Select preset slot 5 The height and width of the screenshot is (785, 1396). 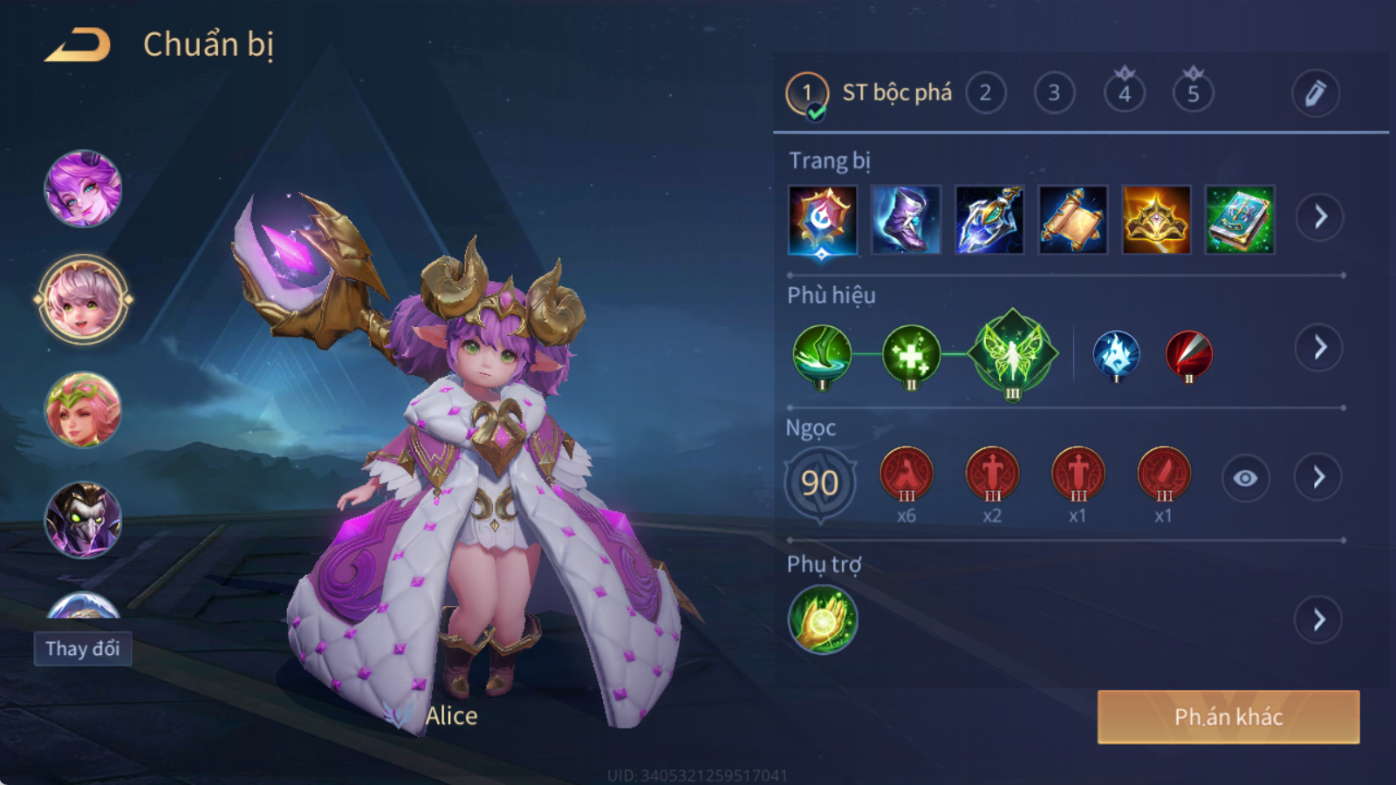pos(1193,94)
